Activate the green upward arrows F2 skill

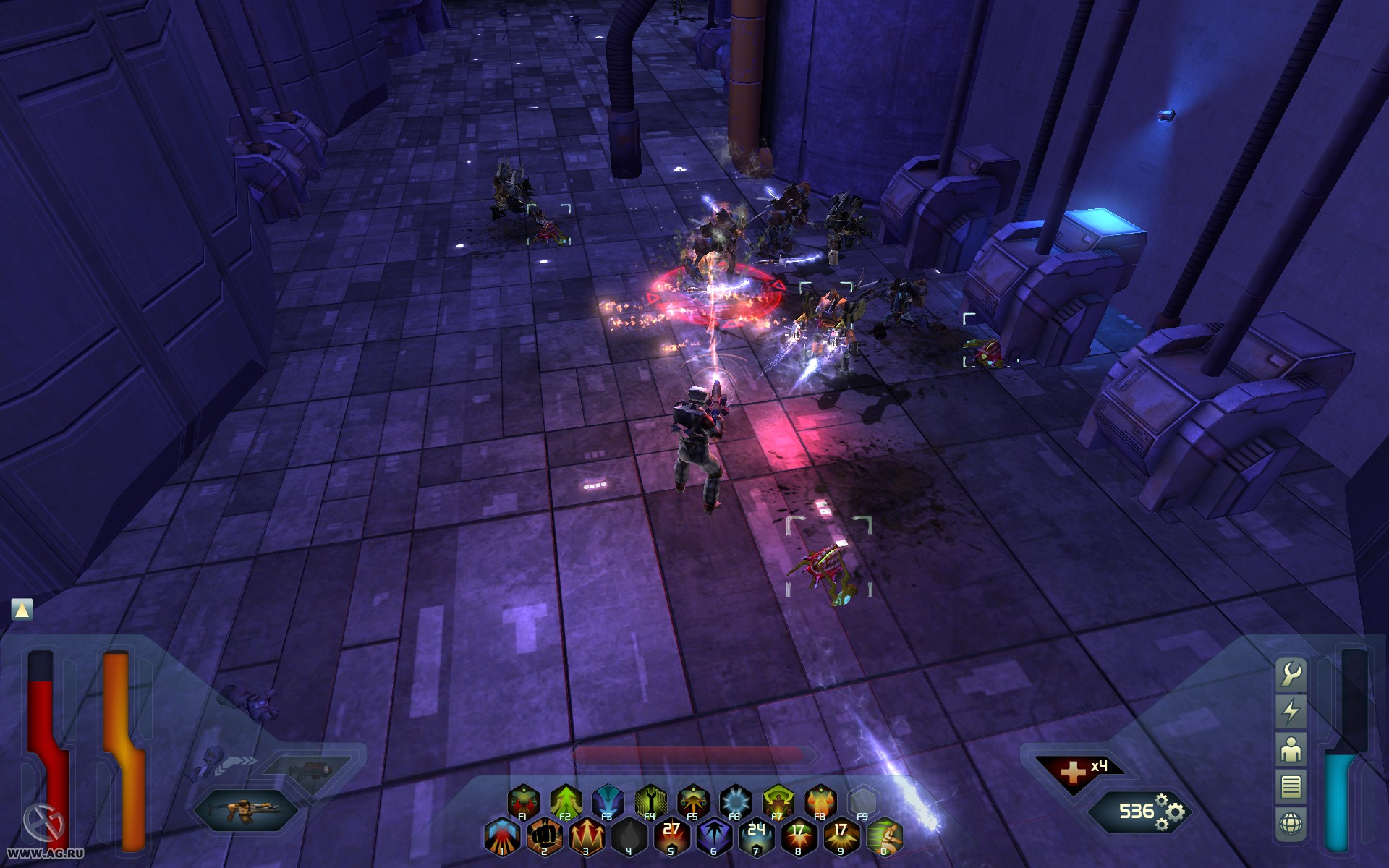pos(566,801)
